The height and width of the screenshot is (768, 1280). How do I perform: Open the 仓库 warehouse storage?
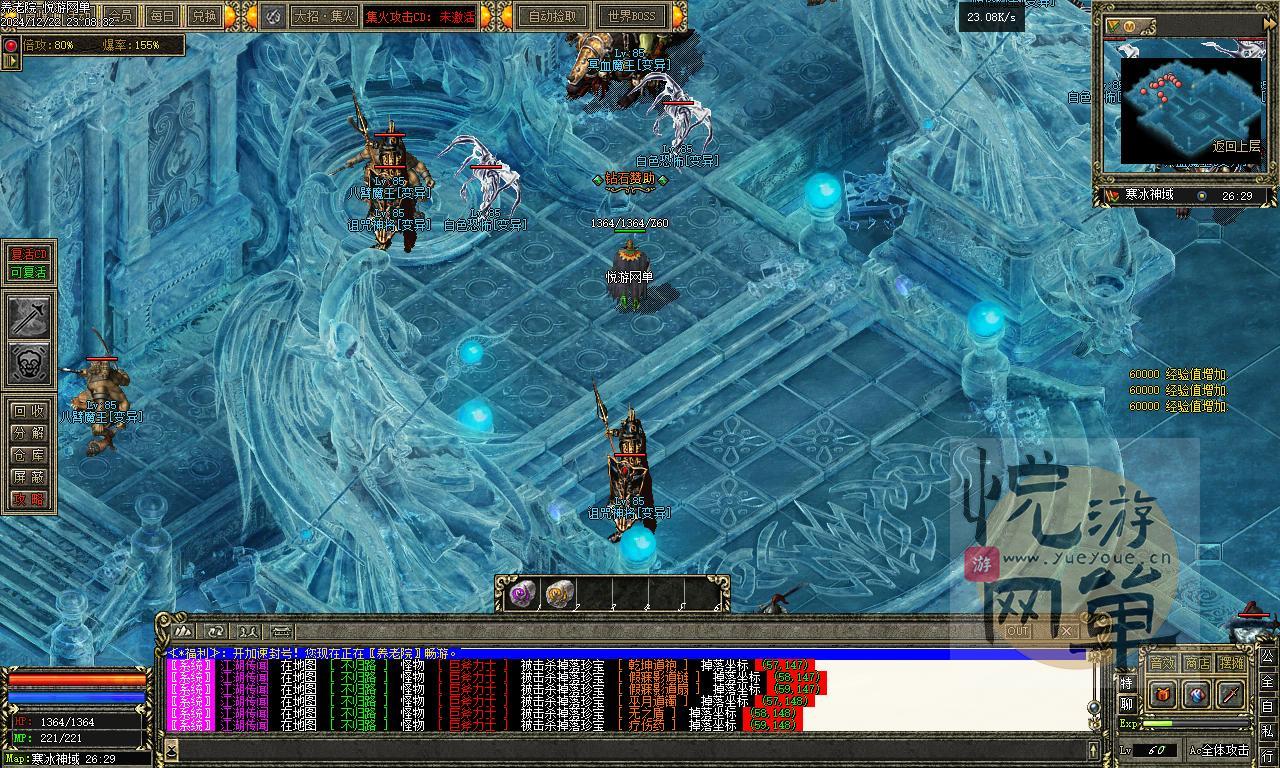pos(28,455)
